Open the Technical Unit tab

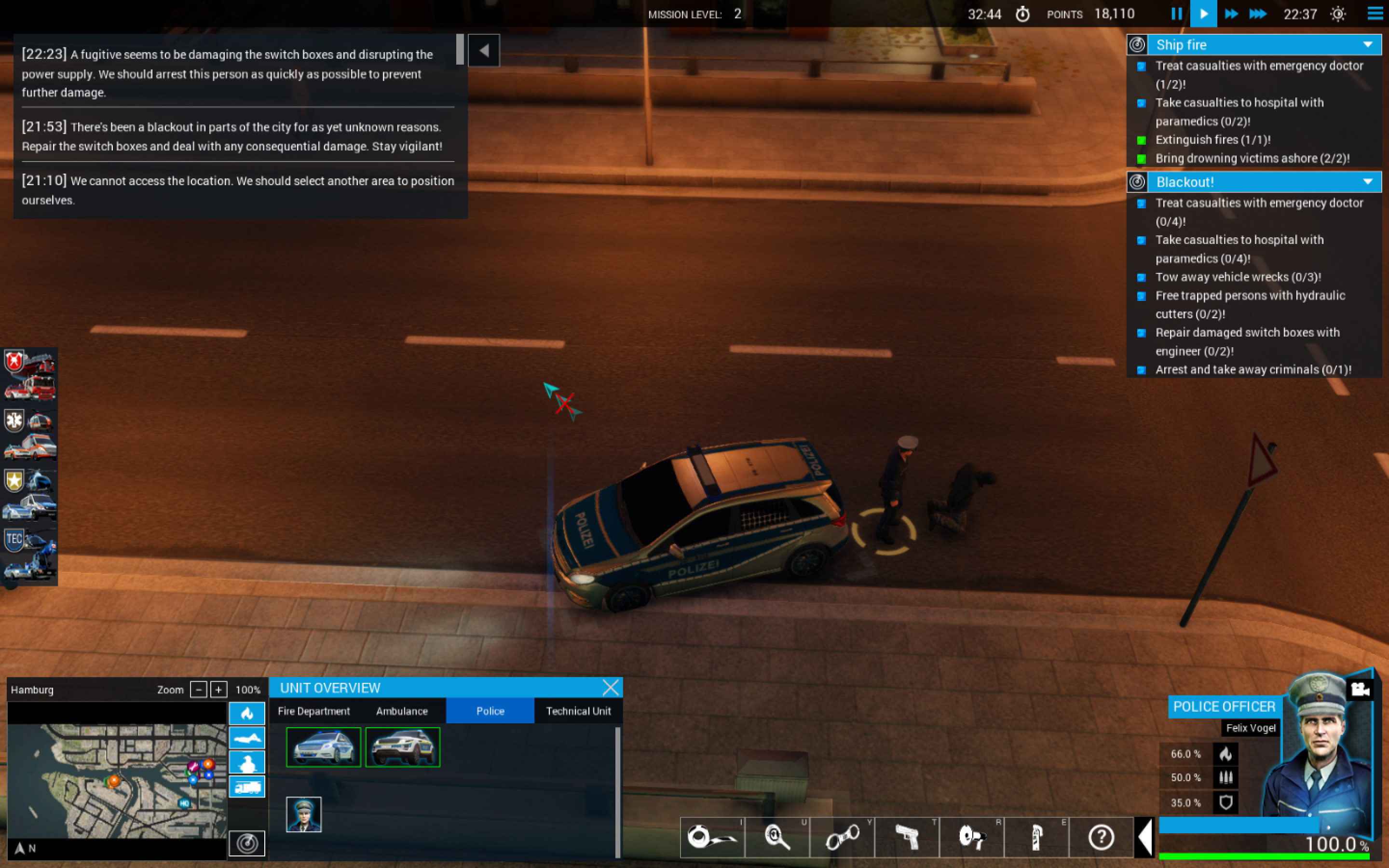(x=578, y=711)
